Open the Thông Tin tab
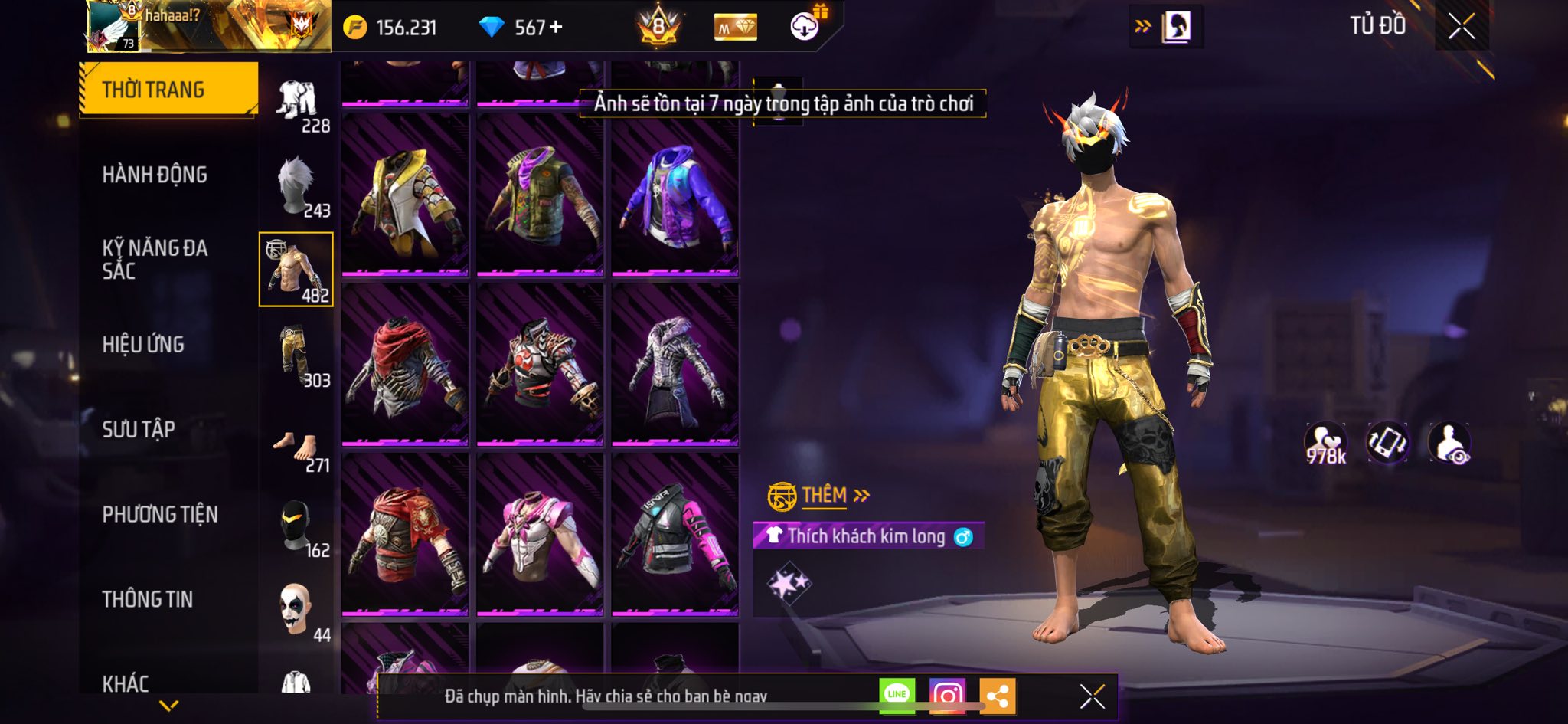 coord(148,599)
